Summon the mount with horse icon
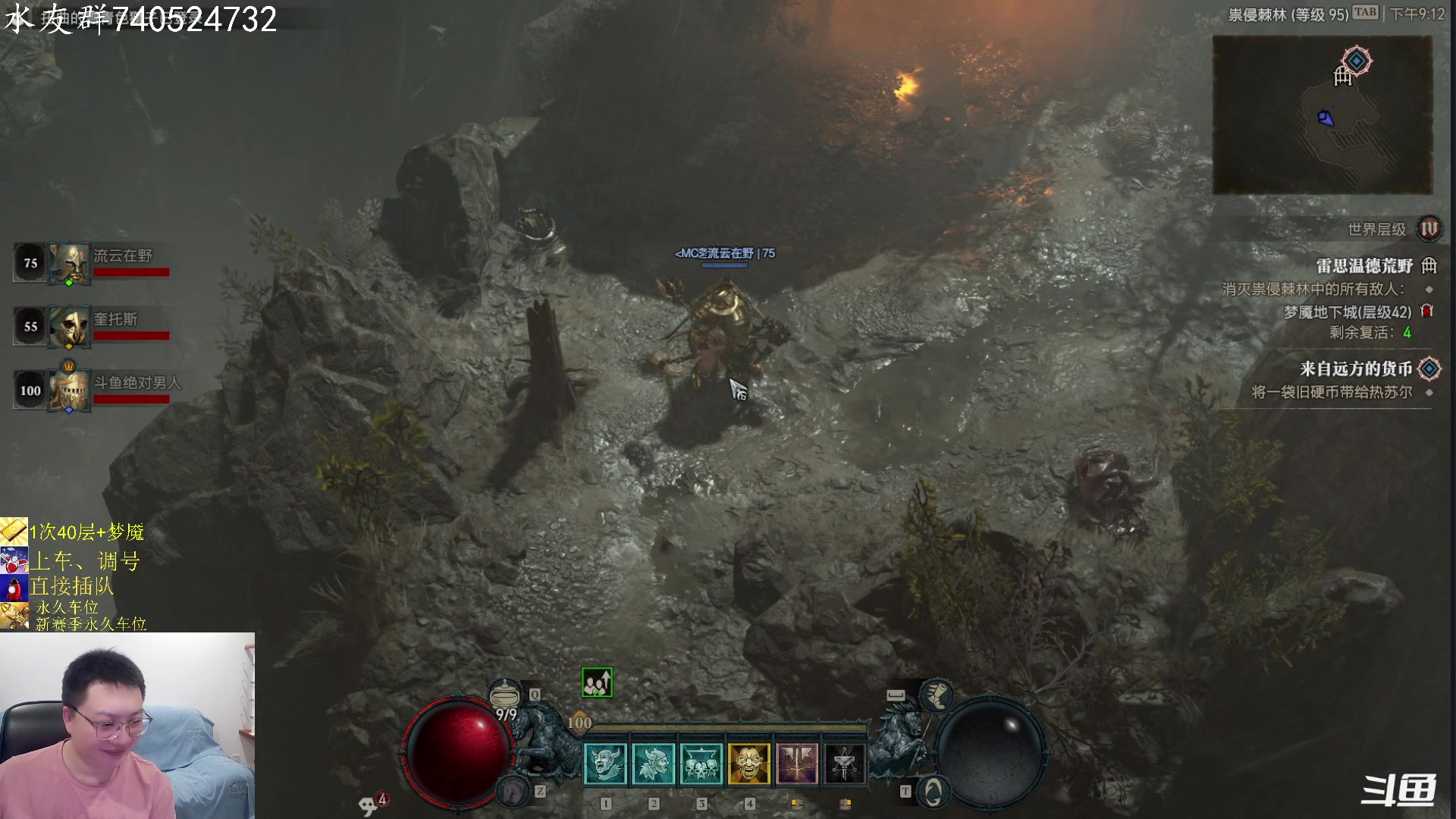Screen dimensions: 1456x819 [x=513, y=792]
